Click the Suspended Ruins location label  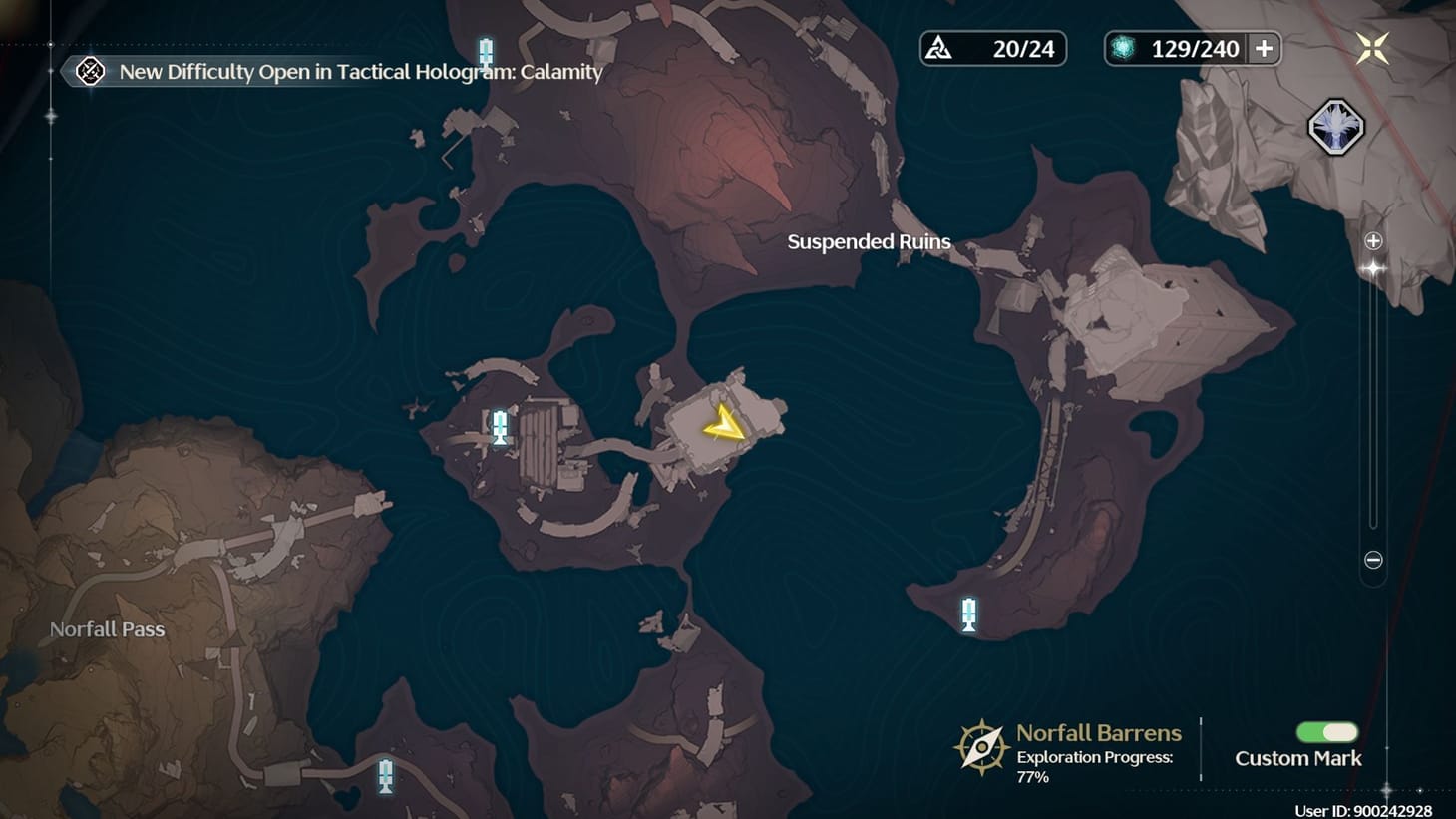(869, 241)
